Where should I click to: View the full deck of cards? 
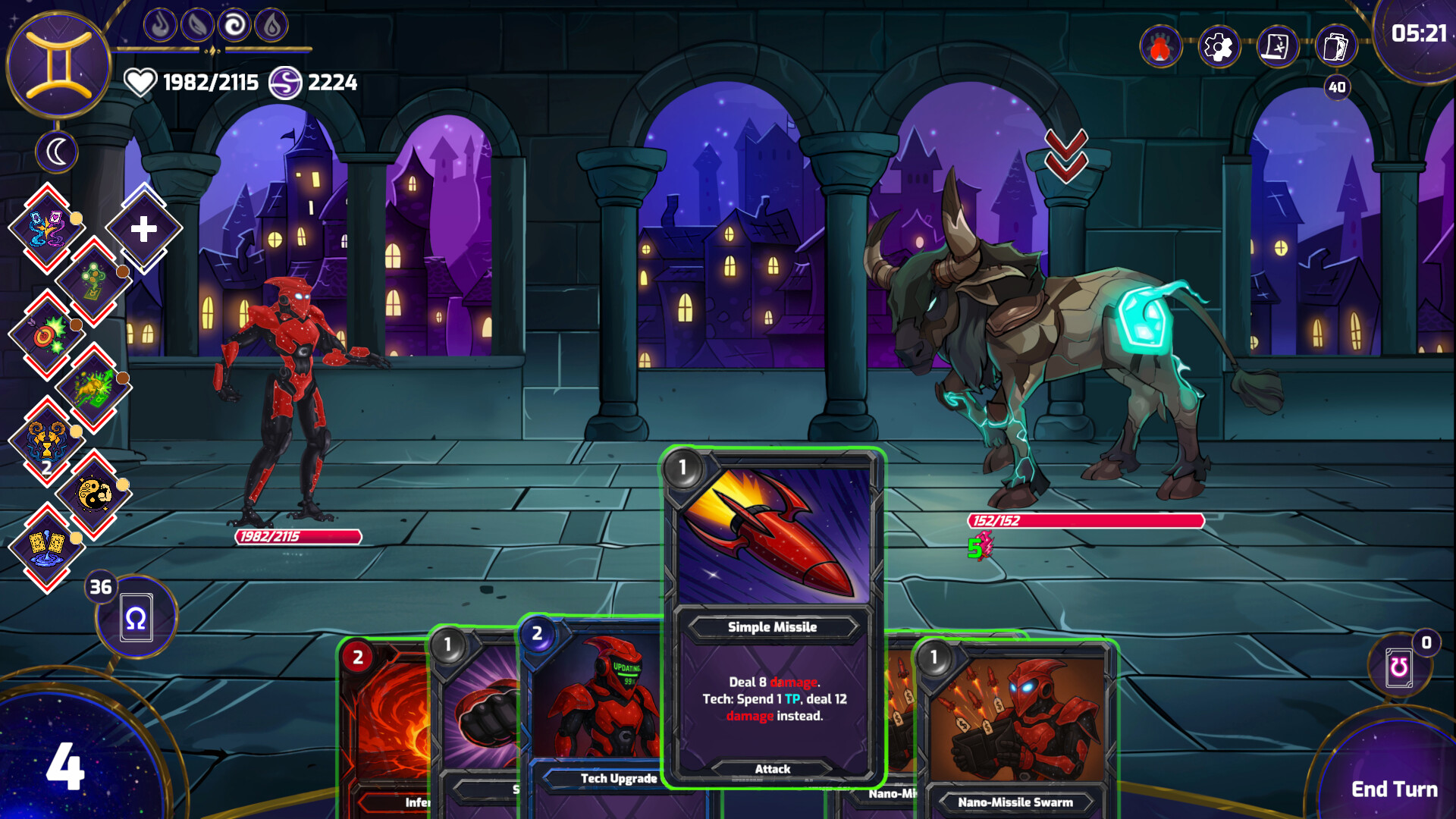[x=1335, y=48]
